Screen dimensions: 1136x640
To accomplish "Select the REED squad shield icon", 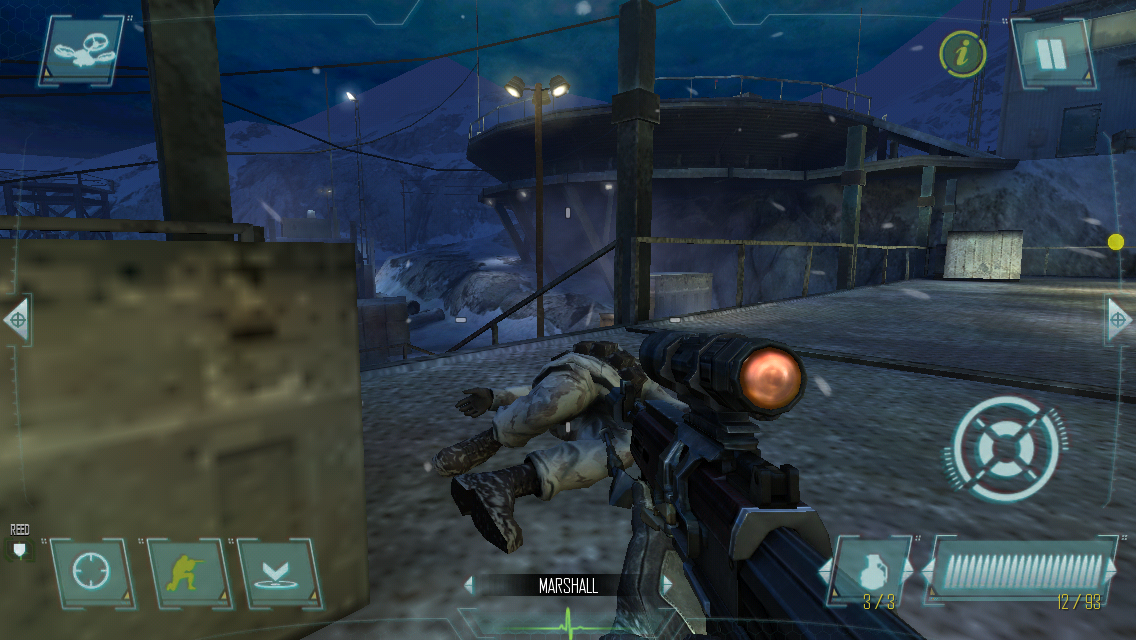I will [19, 548].
